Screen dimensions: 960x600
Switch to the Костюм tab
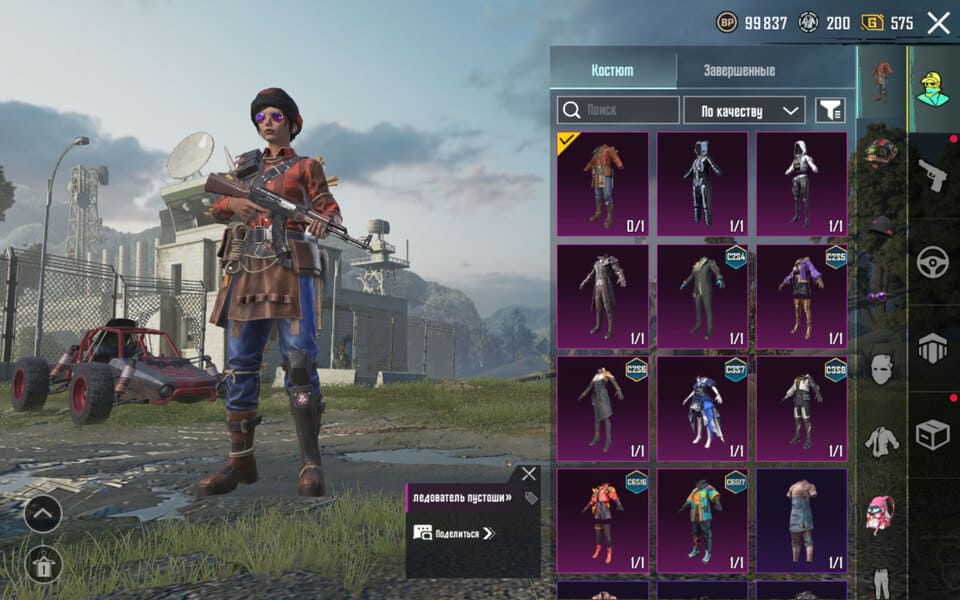pos(612,71)
